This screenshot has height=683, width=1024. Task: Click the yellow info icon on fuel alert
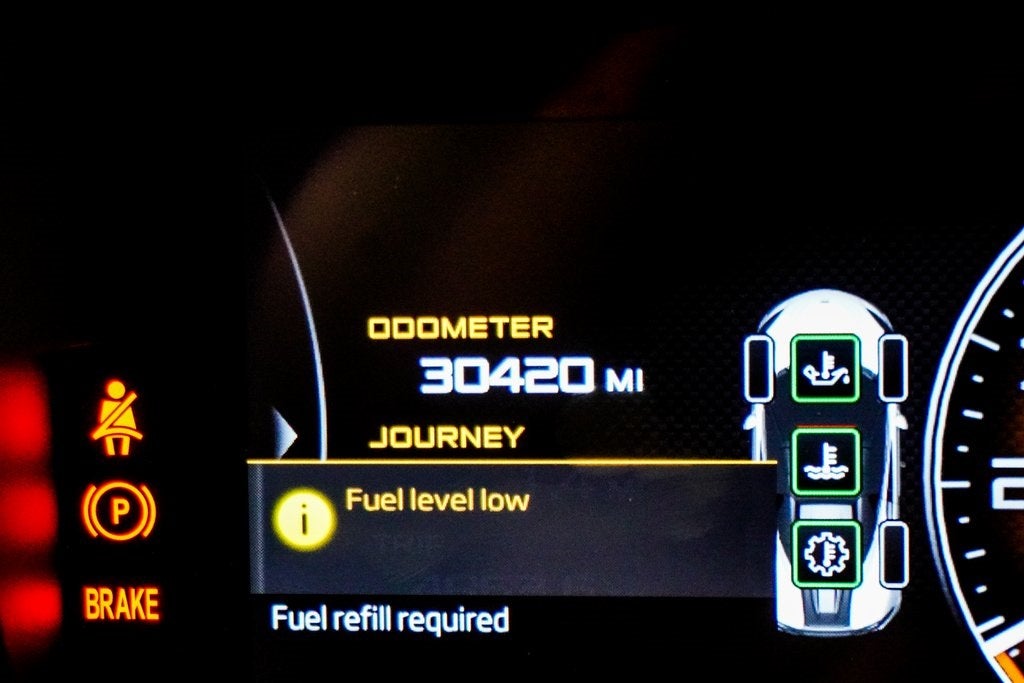pyautogui.click(x=303, y=521)
